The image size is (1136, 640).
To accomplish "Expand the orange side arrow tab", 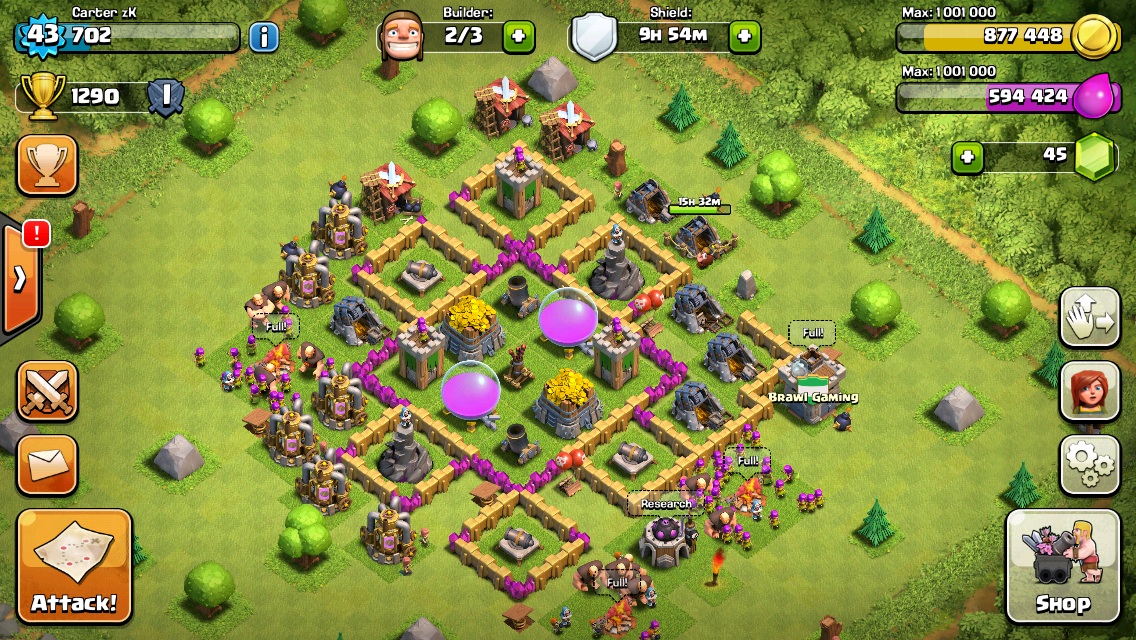I will click(20, 278).
